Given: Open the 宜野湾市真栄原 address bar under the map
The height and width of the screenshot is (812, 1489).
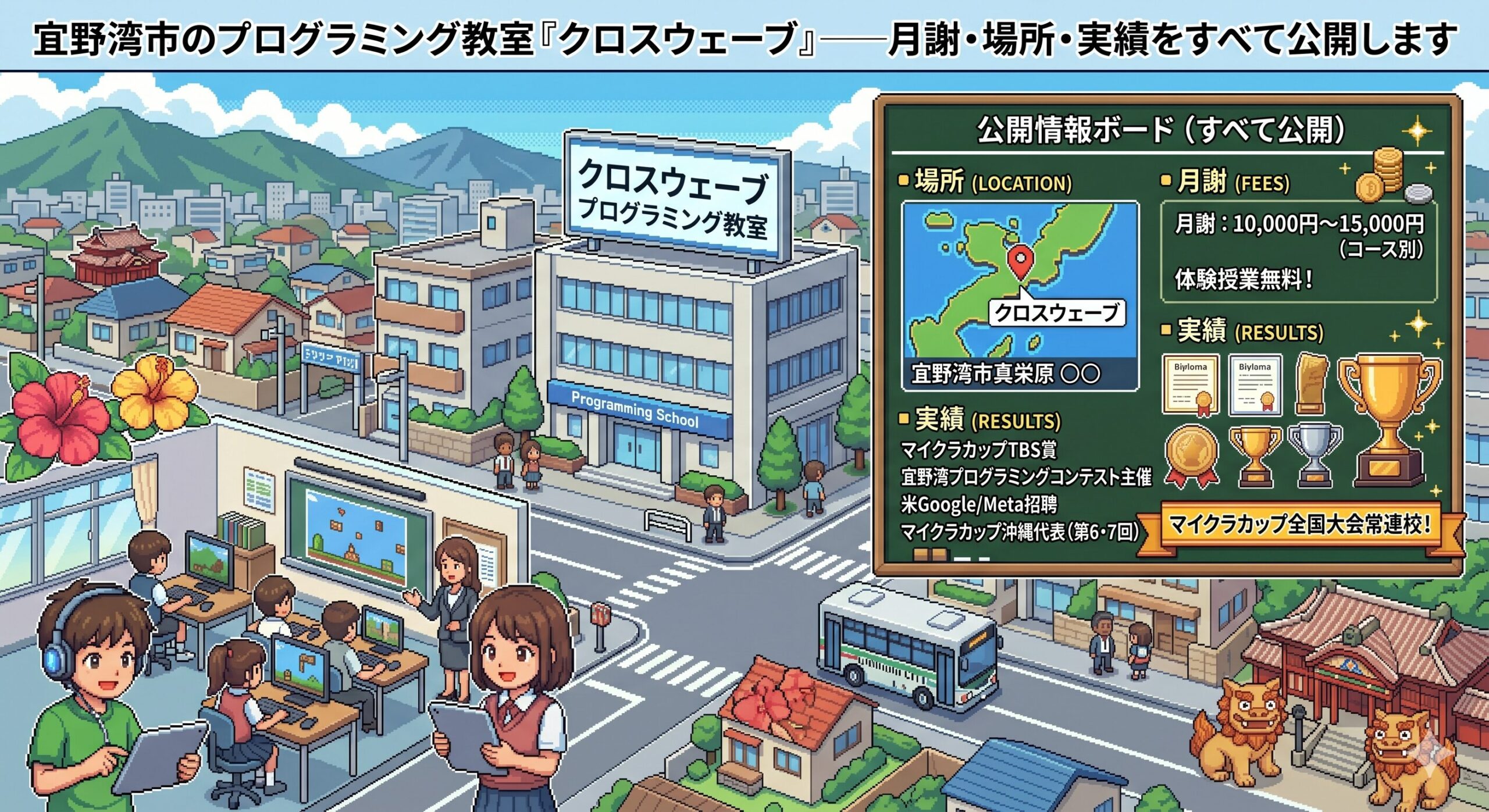Looking at the screenshot, I should pyautogui.click(x=1019, y=373).
